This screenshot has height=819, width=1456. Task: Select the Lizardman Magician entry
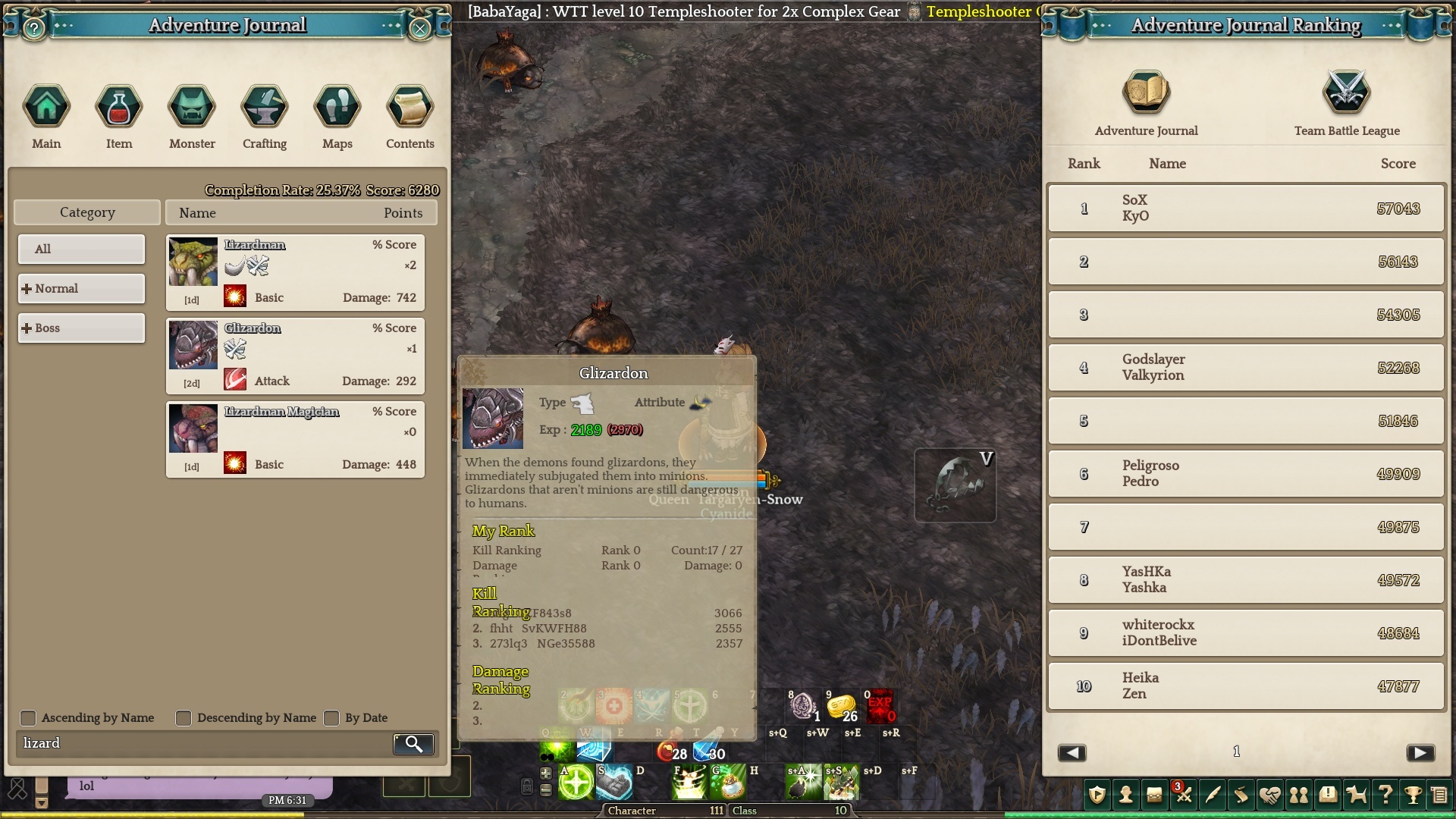tap(295, 439)
